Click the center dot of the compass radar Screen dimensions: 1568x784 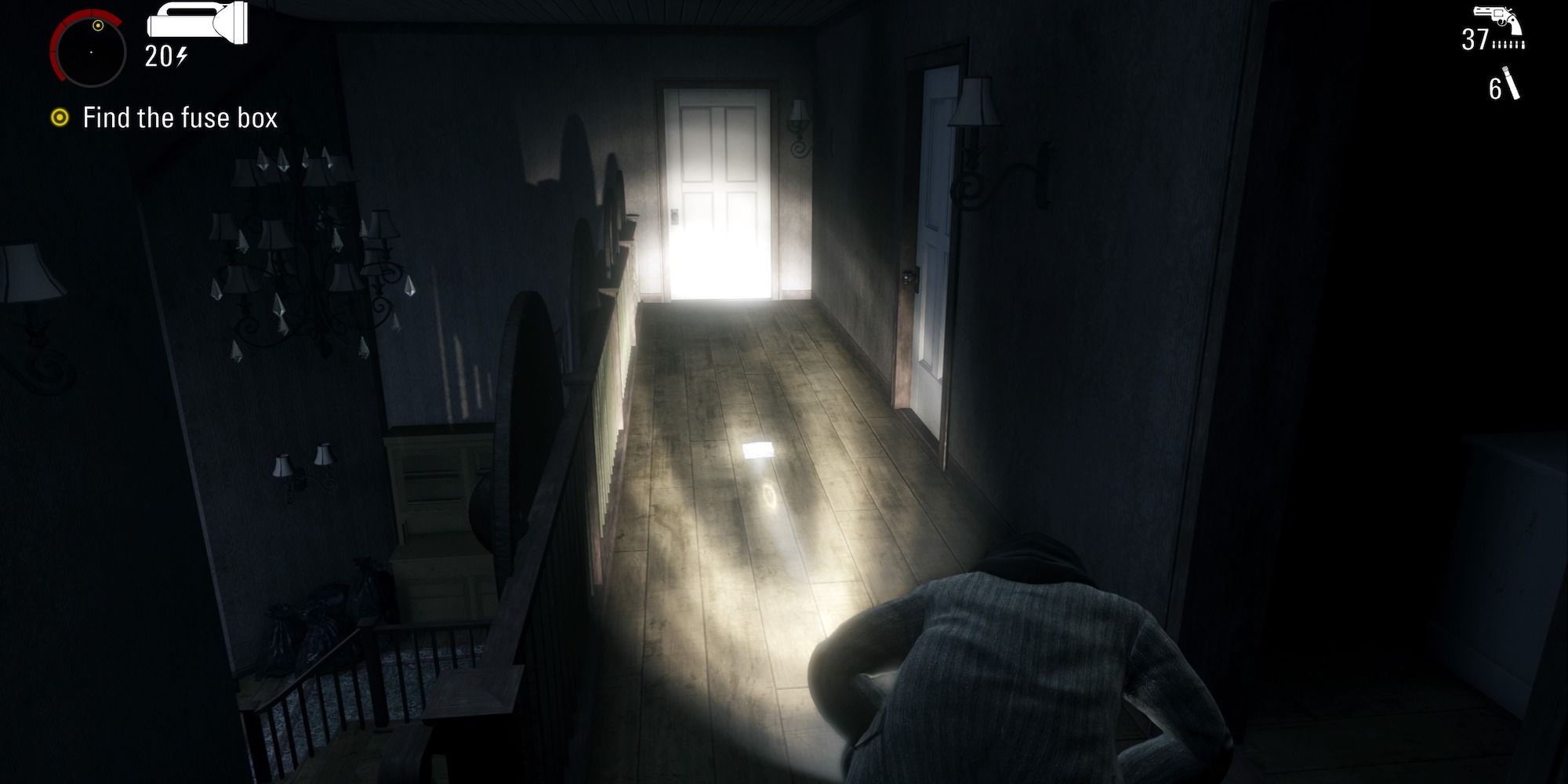[x=92, y=51]
